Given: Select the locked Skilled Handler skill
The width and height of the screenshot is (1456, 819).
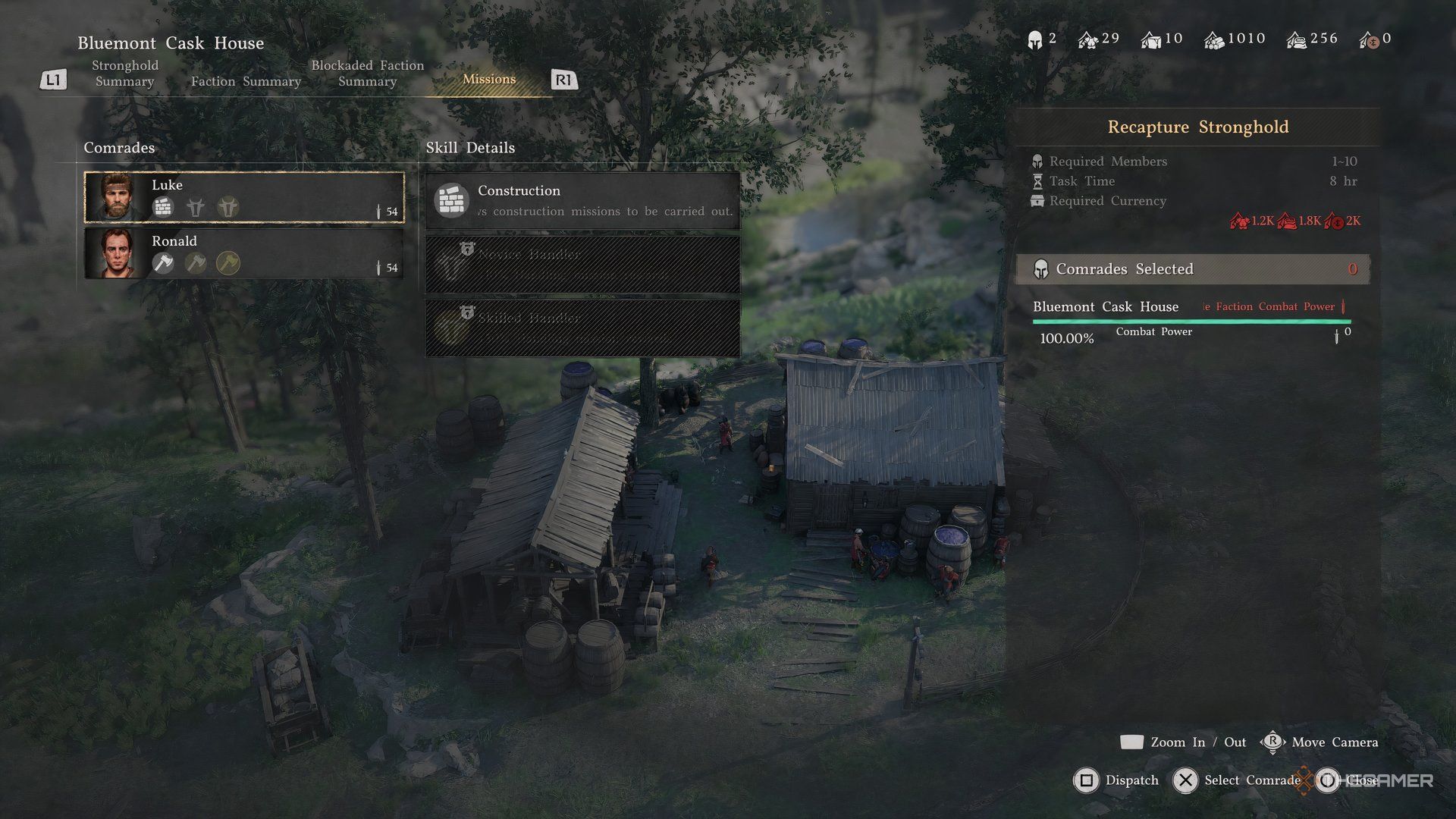Looking at the screenshot, I should coord(582,327).
